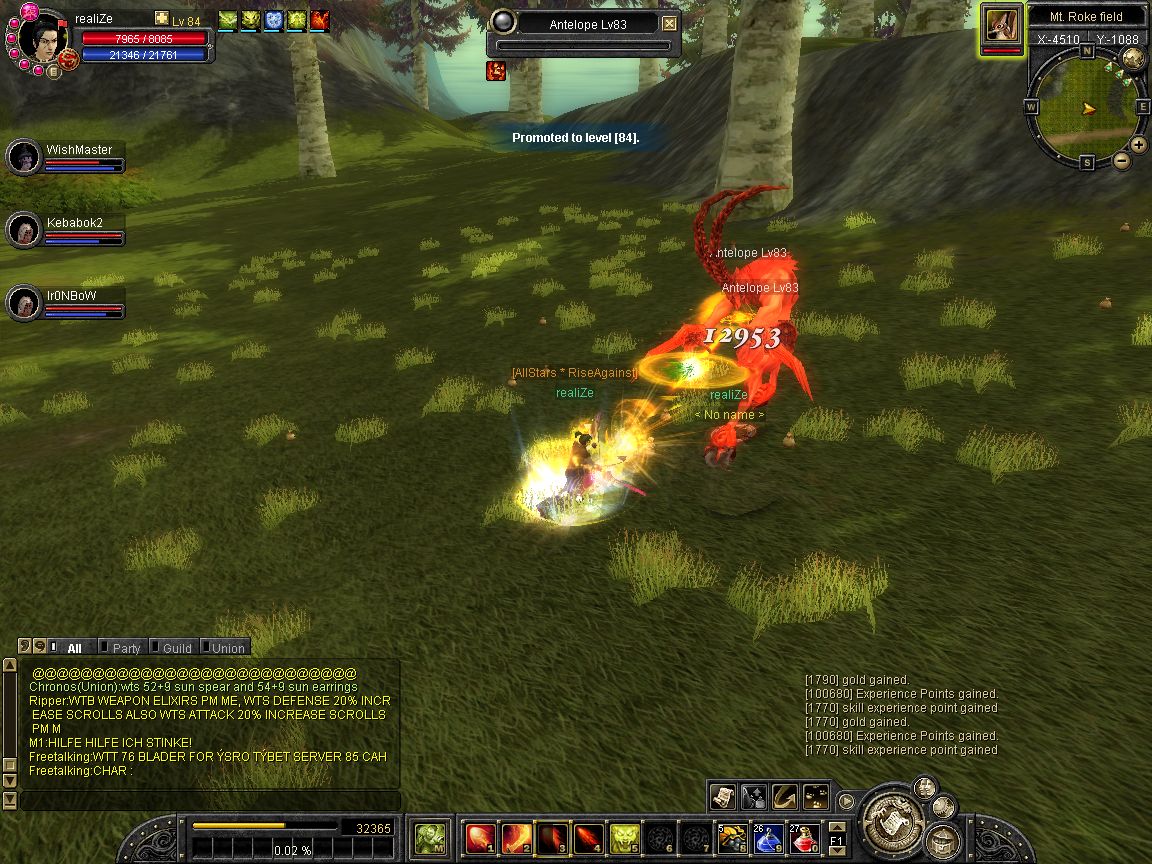The image size is (1152, 864).
Task: Open the Union chat tab
Action: pos(227,648)
